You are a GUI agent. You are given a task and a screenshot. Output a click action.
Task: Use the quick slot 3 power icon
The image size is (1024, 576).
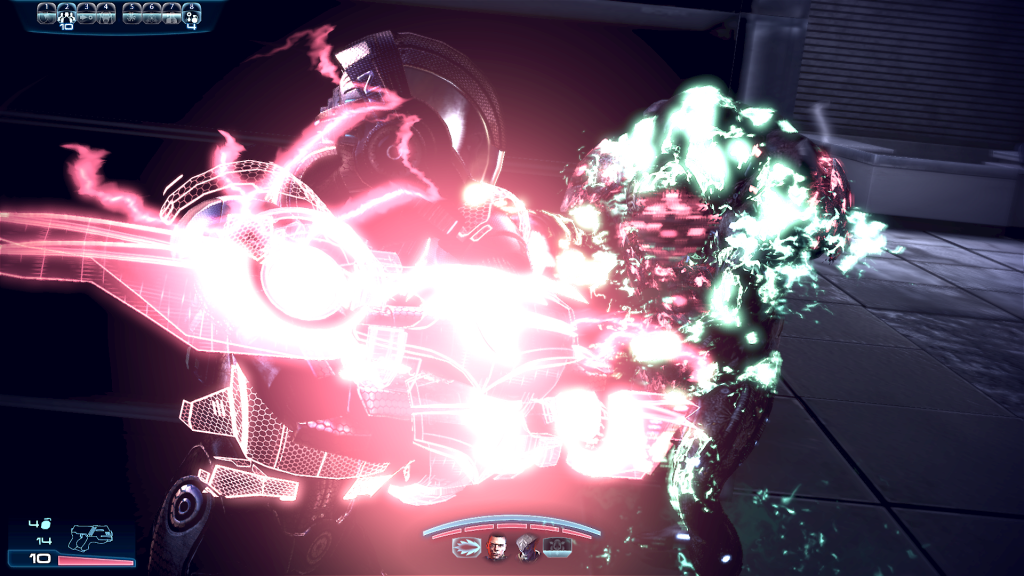point(86,13)
